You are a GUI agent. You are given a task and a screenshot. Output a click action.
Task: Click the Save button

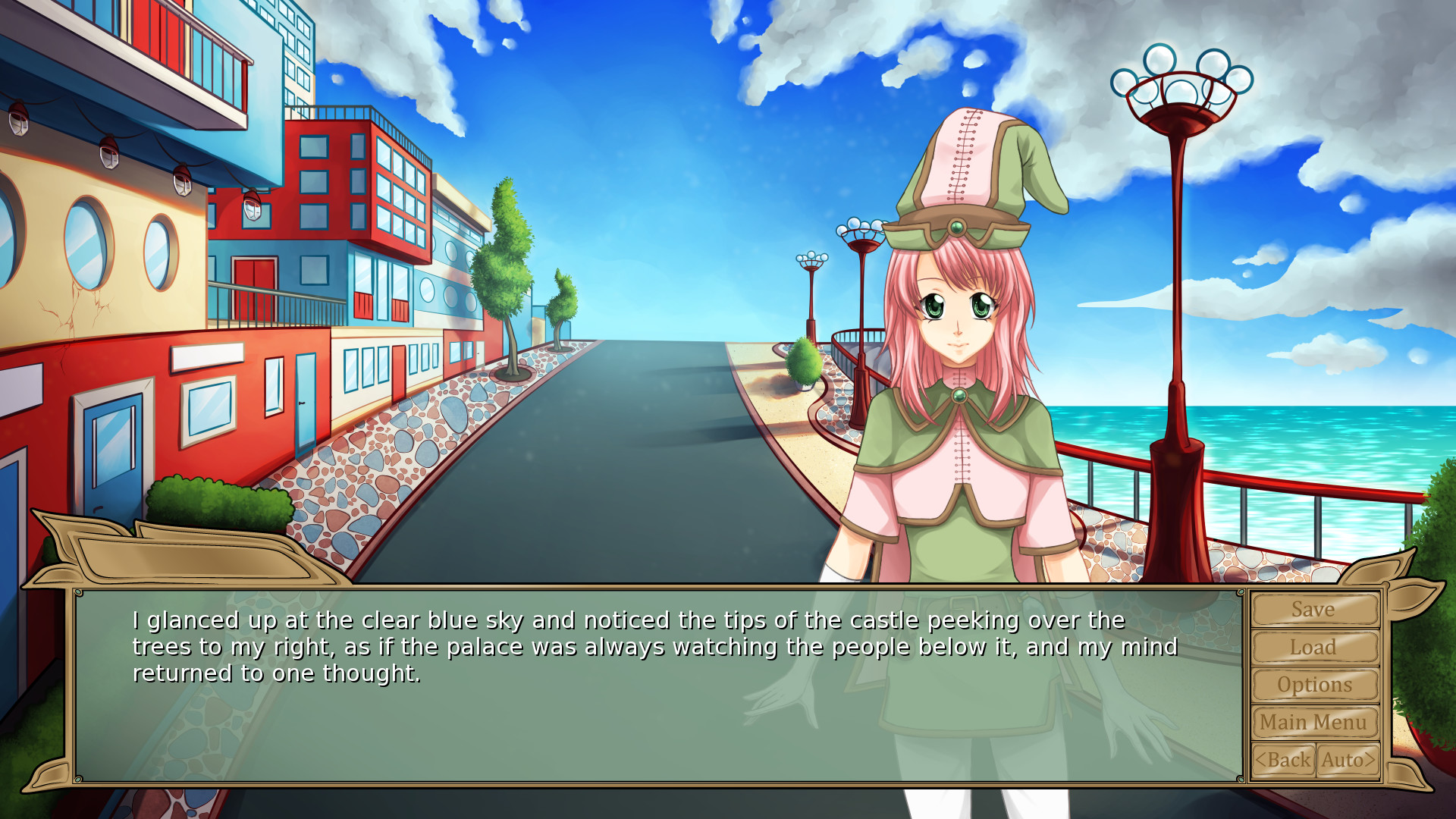[x=1314, y=610]
